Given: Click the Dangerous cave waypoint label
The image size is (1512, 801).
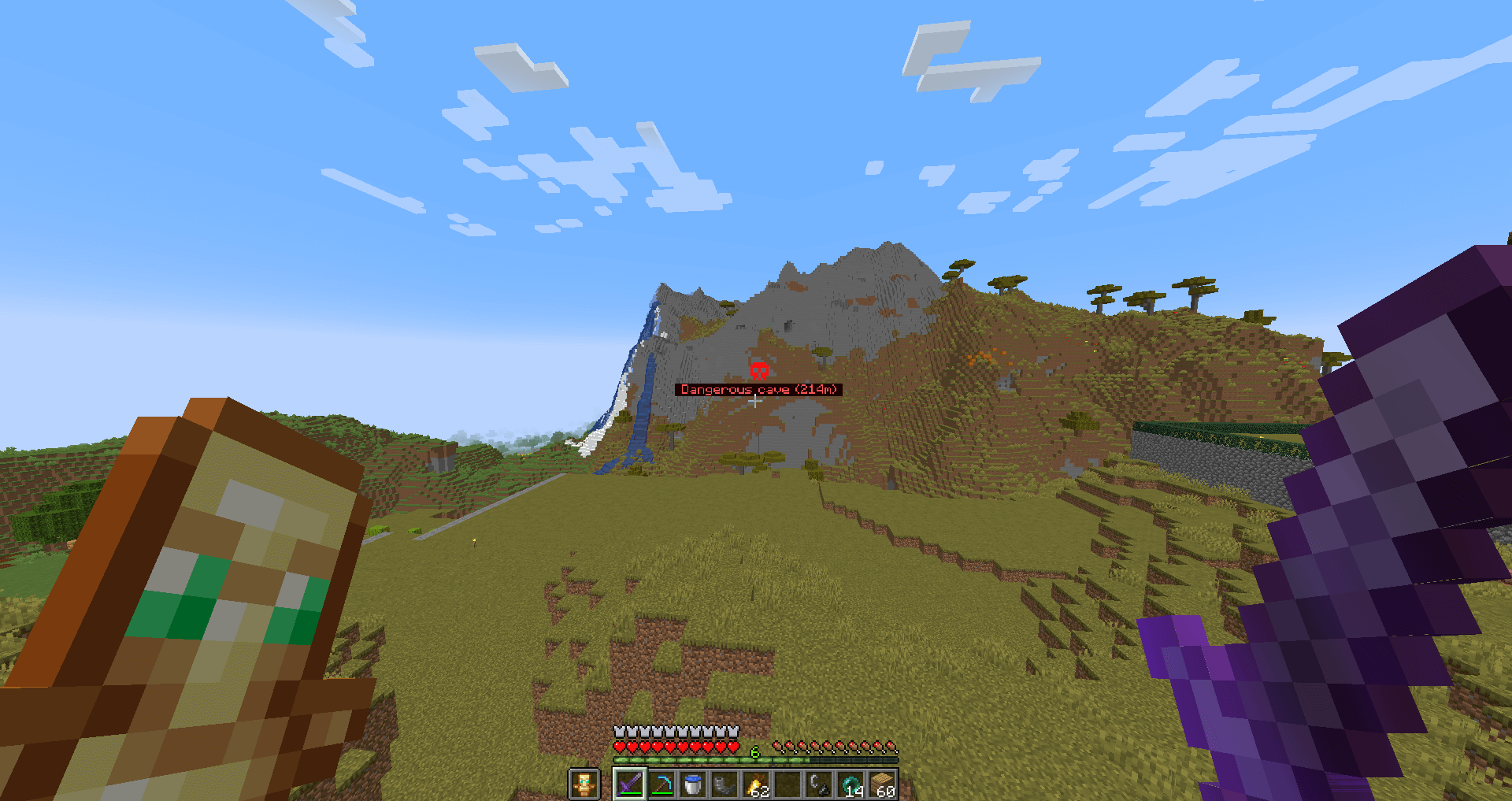Looking at the screenshot, I should (x=758, y=389).
